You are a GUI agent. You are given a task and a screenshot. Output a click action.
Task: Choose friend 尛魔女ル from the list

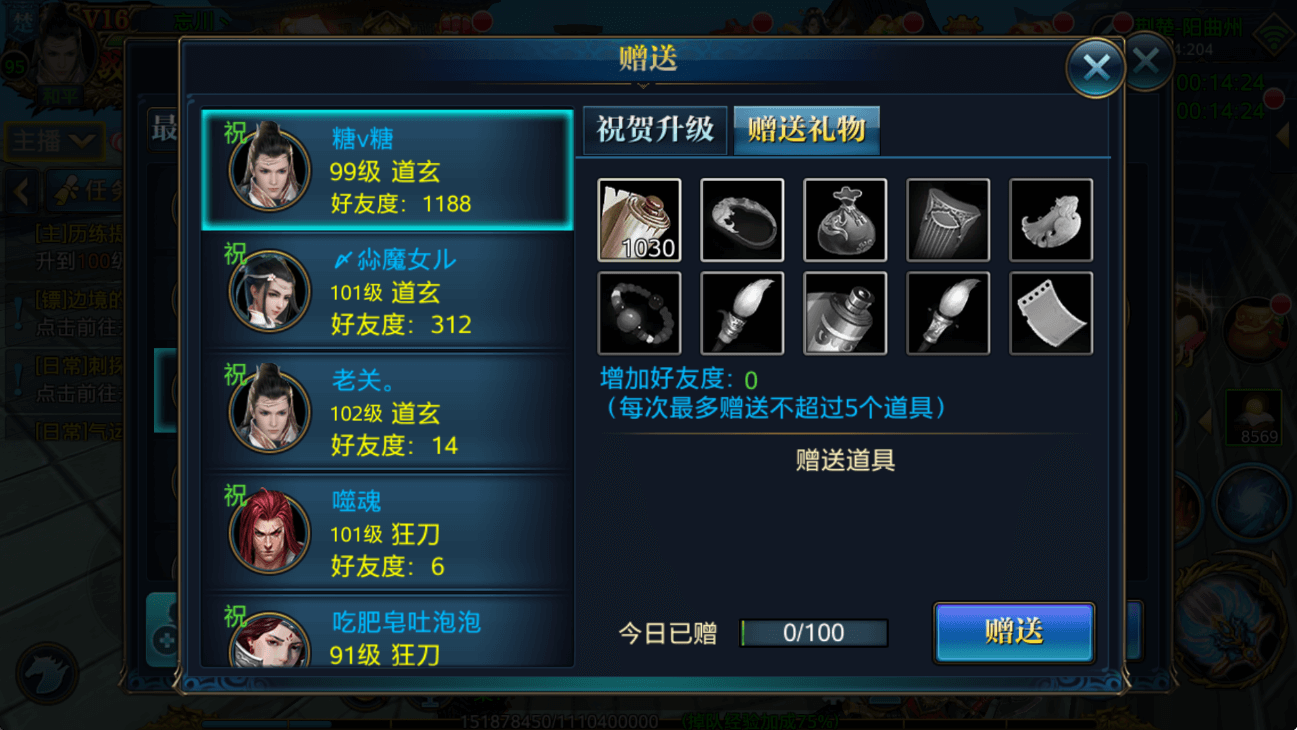[x=387, y=292]
